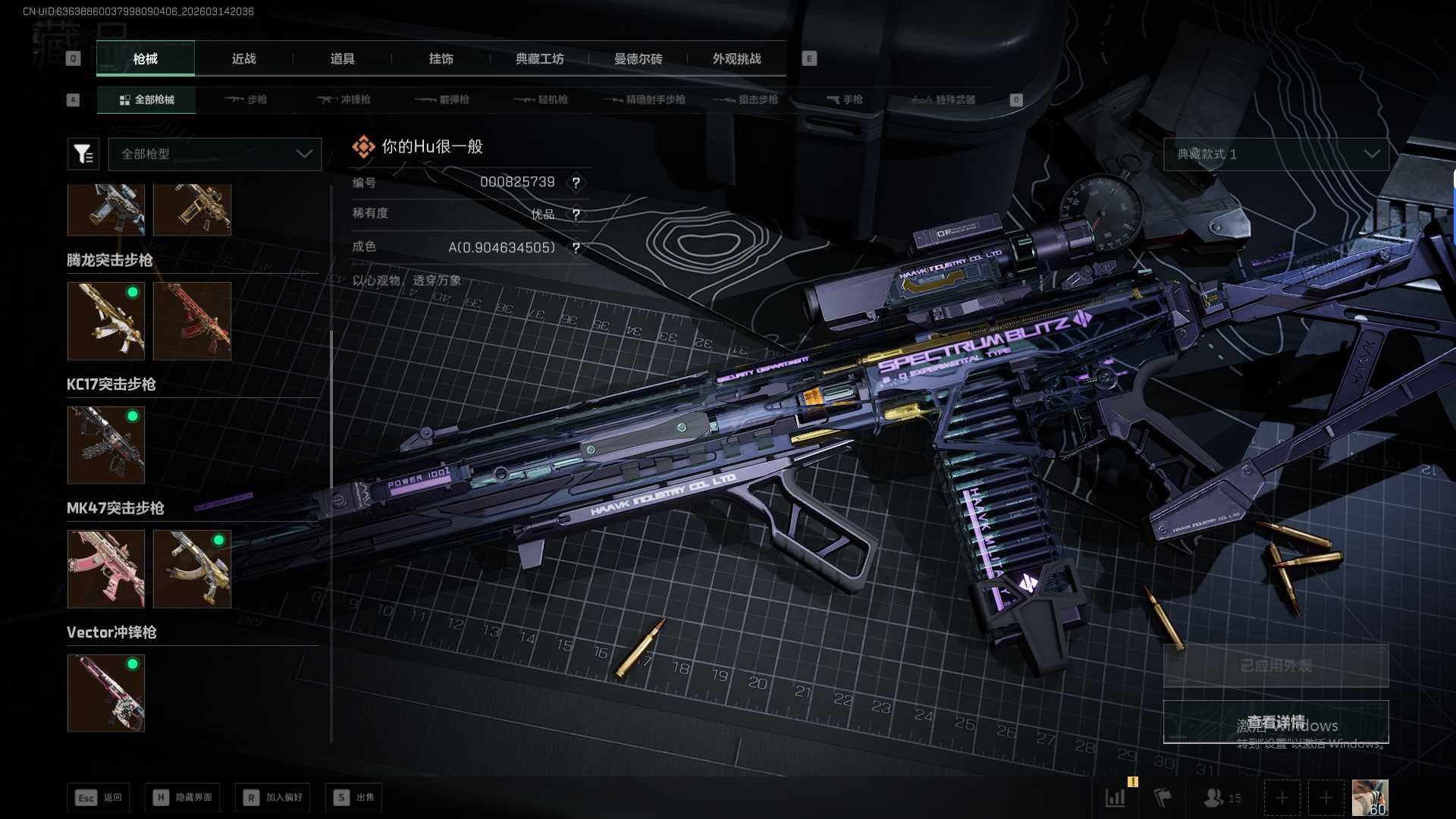Image resolution: width=1456 pixels, height=819 pixels.
Task: Select the 挂饰 charms tab
Action: tap(441, 58)
